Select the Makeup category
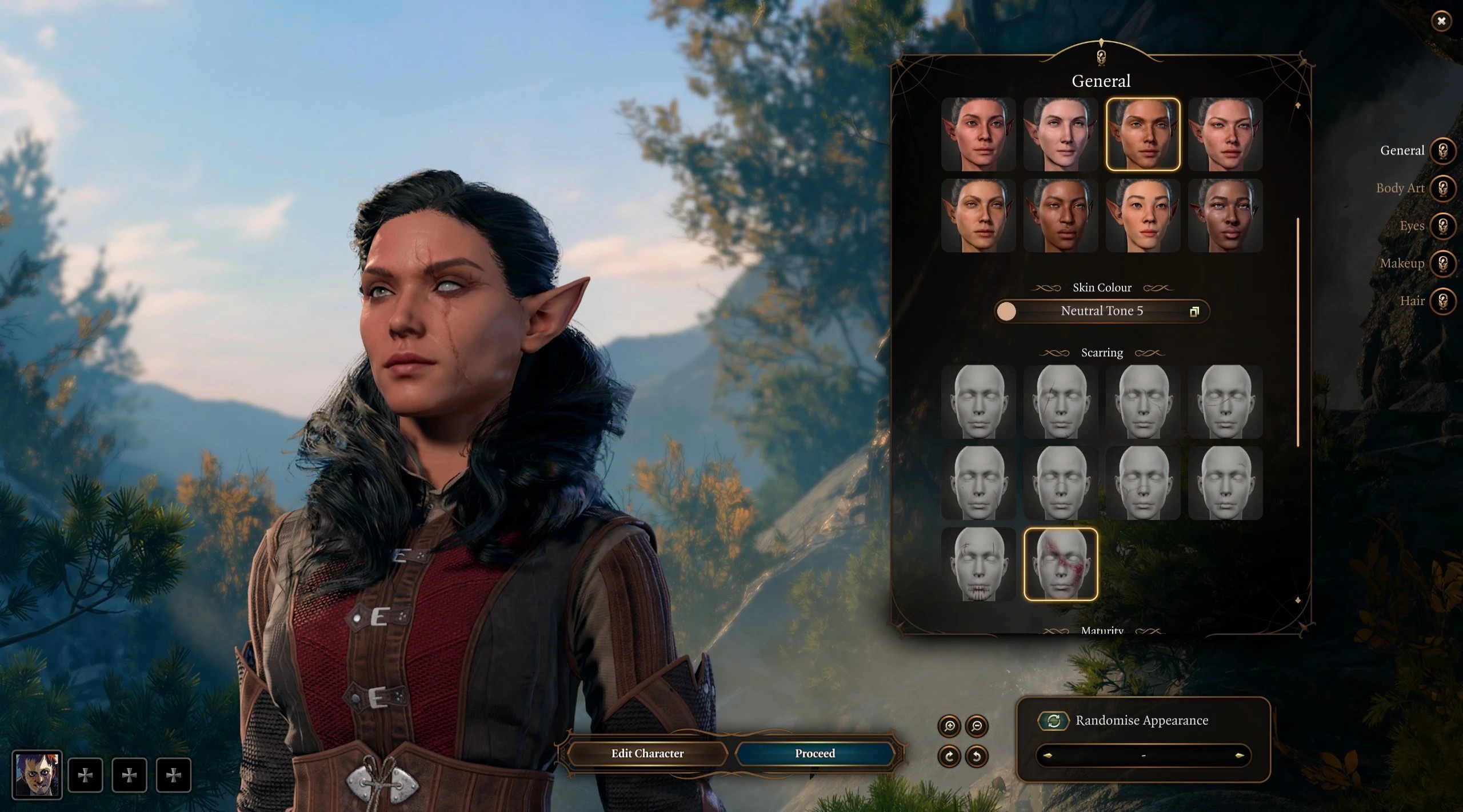The width and height of the screenshot is (1463, 812). point(1442,263)
